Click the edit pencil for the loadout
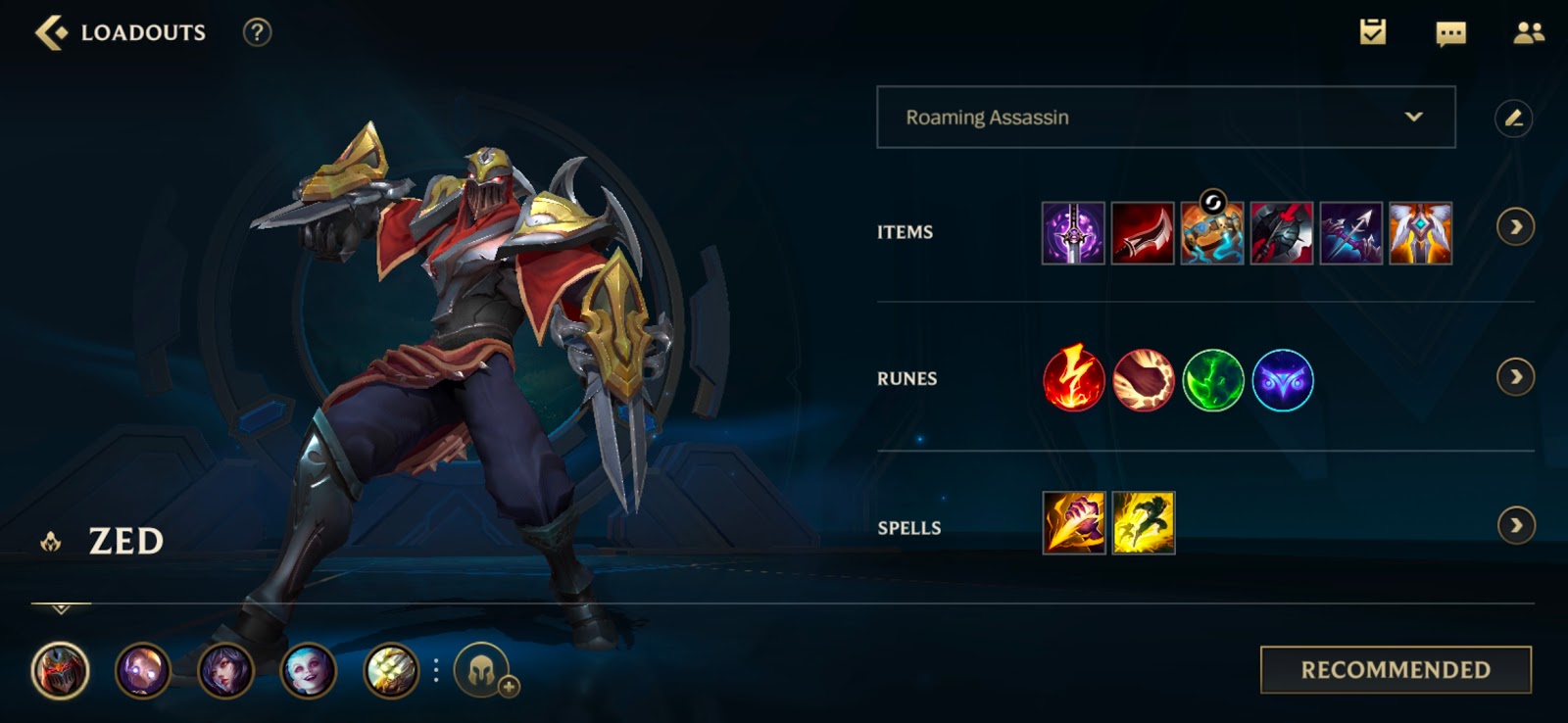This screenshot has height=723, width=1568. [x=1515, y=118]
